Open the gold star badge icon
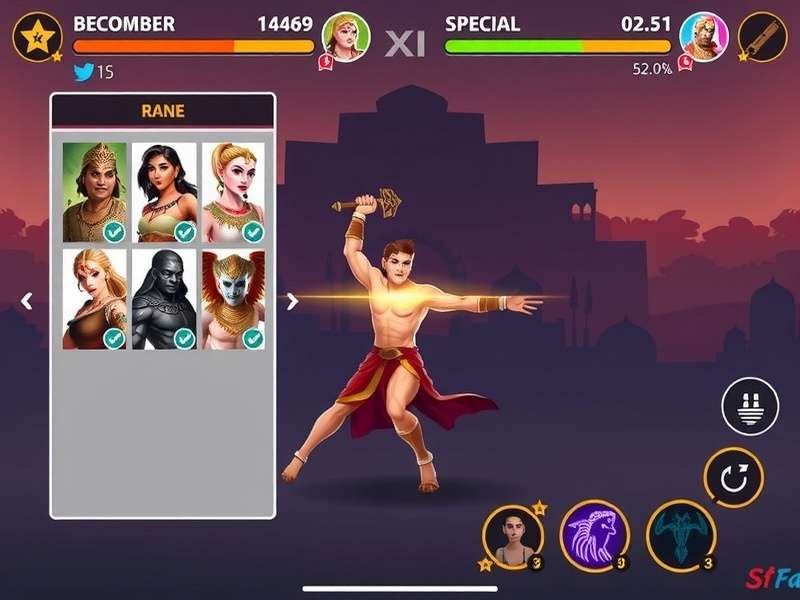 point(38,38)
